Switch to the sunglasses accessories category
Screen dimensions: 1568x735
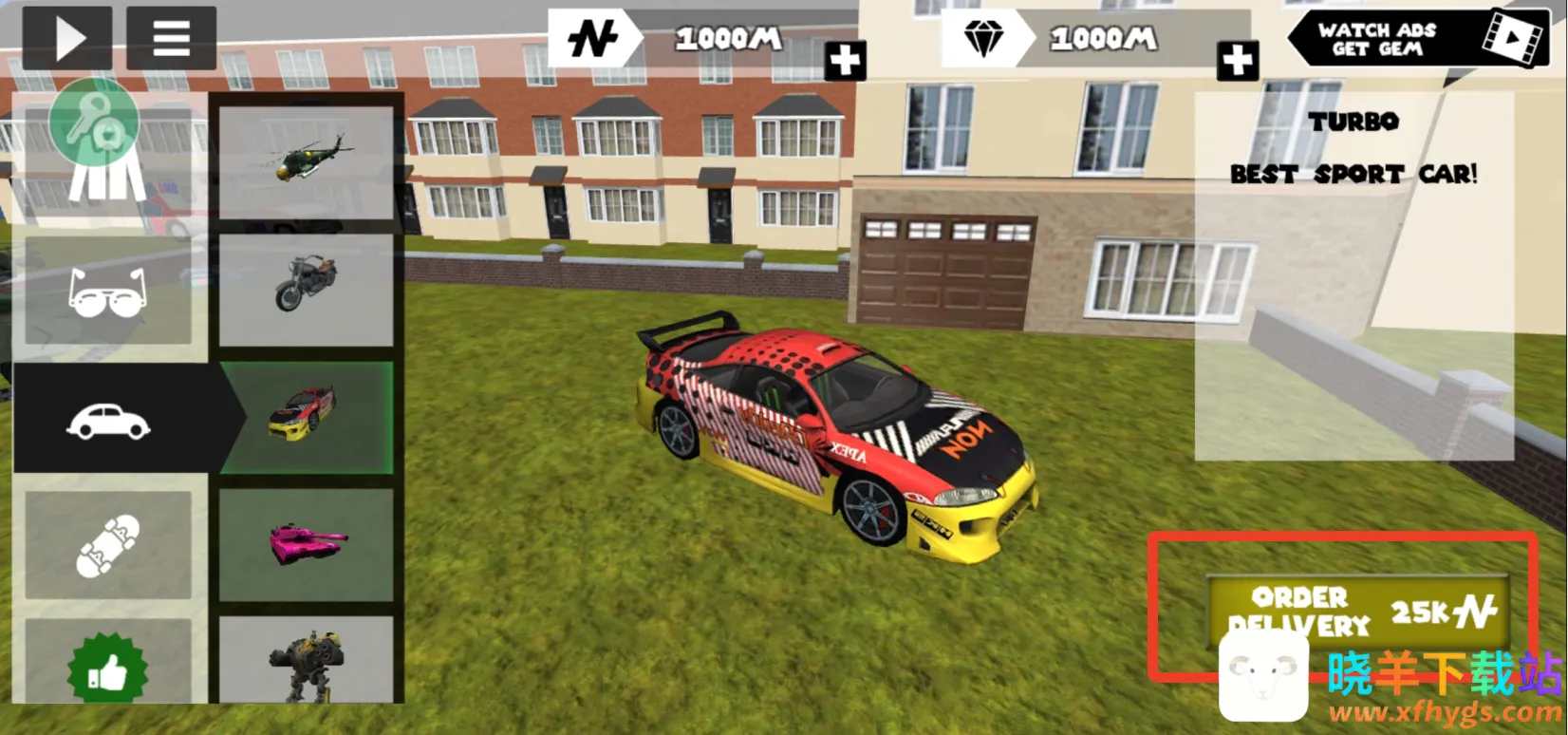(107, 291)
